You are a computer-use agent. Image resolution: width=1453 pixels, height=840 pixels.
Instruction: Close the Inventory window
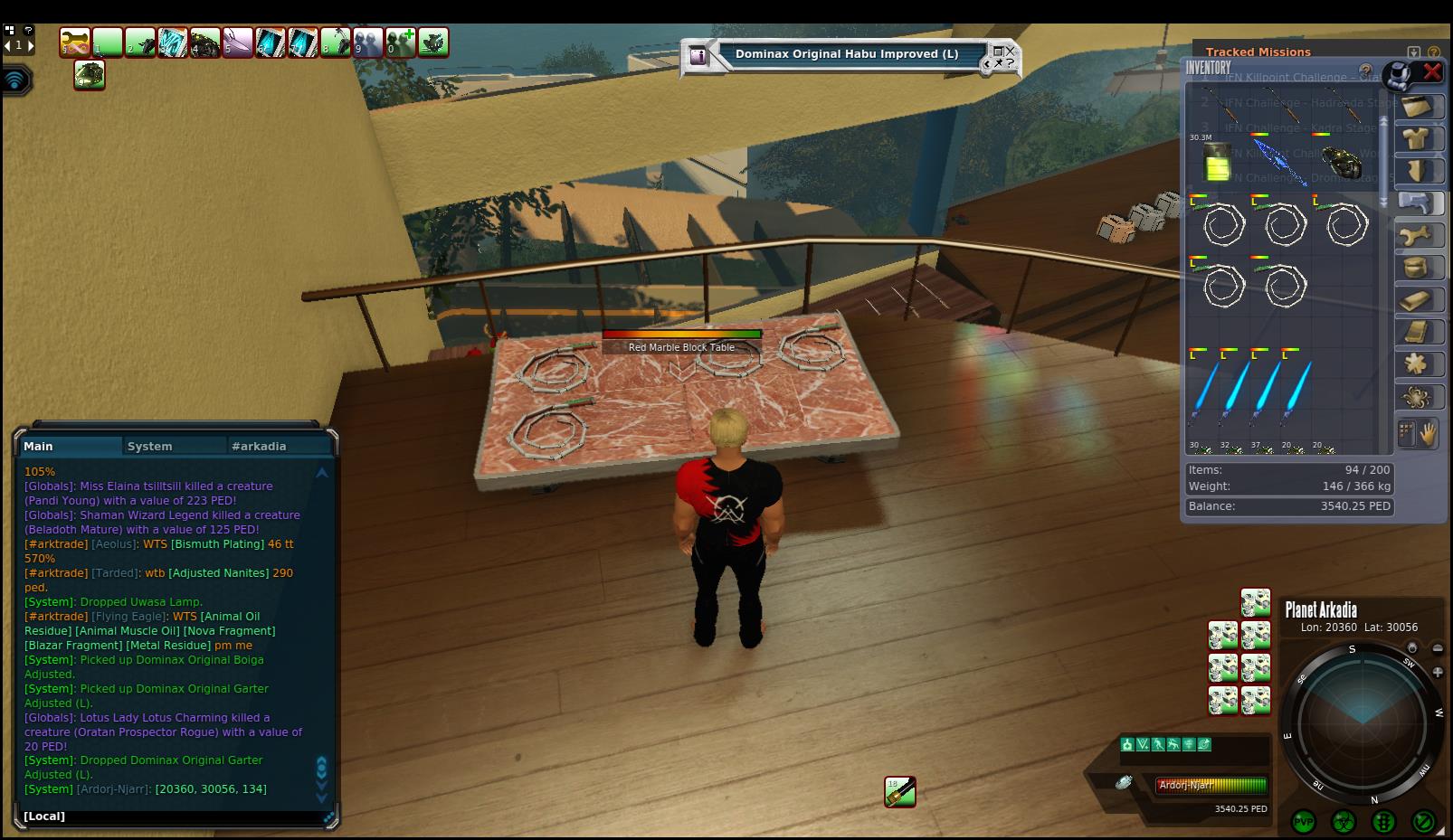(1431, 71)
